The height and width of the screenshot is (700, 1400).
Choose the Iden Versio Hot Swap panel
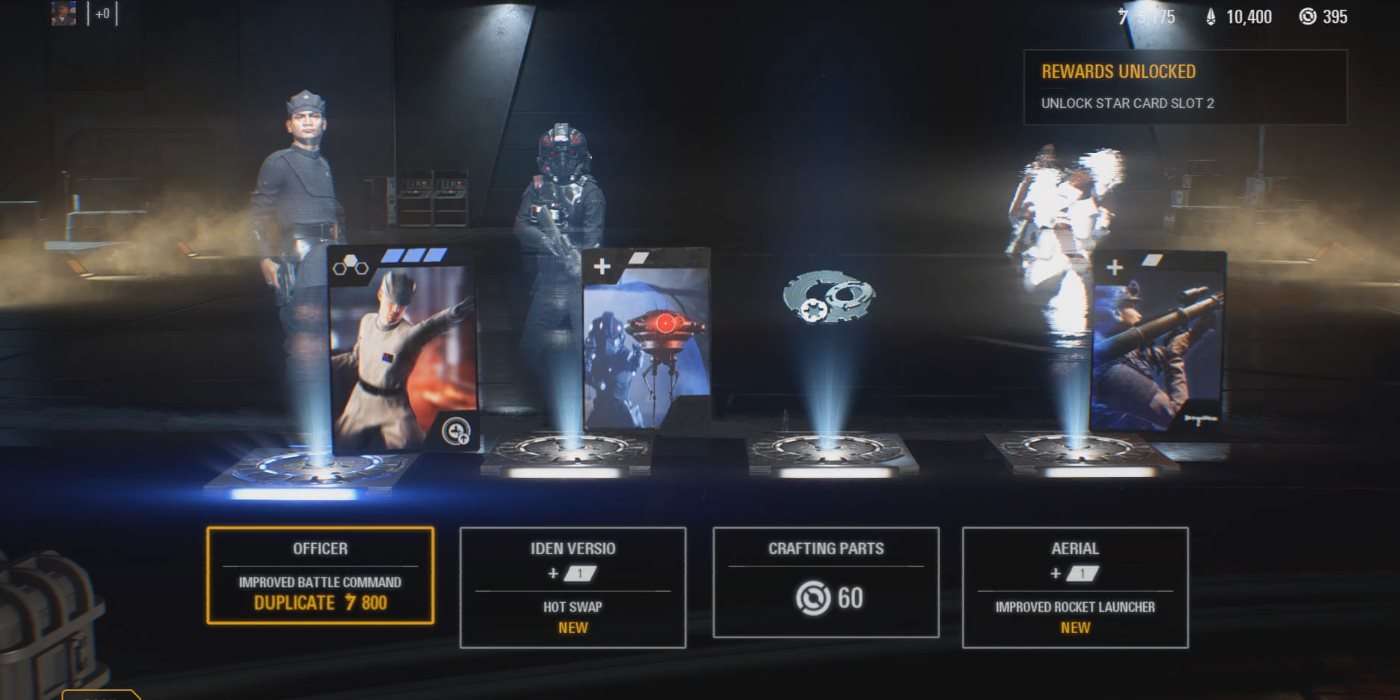click(573, 588)
